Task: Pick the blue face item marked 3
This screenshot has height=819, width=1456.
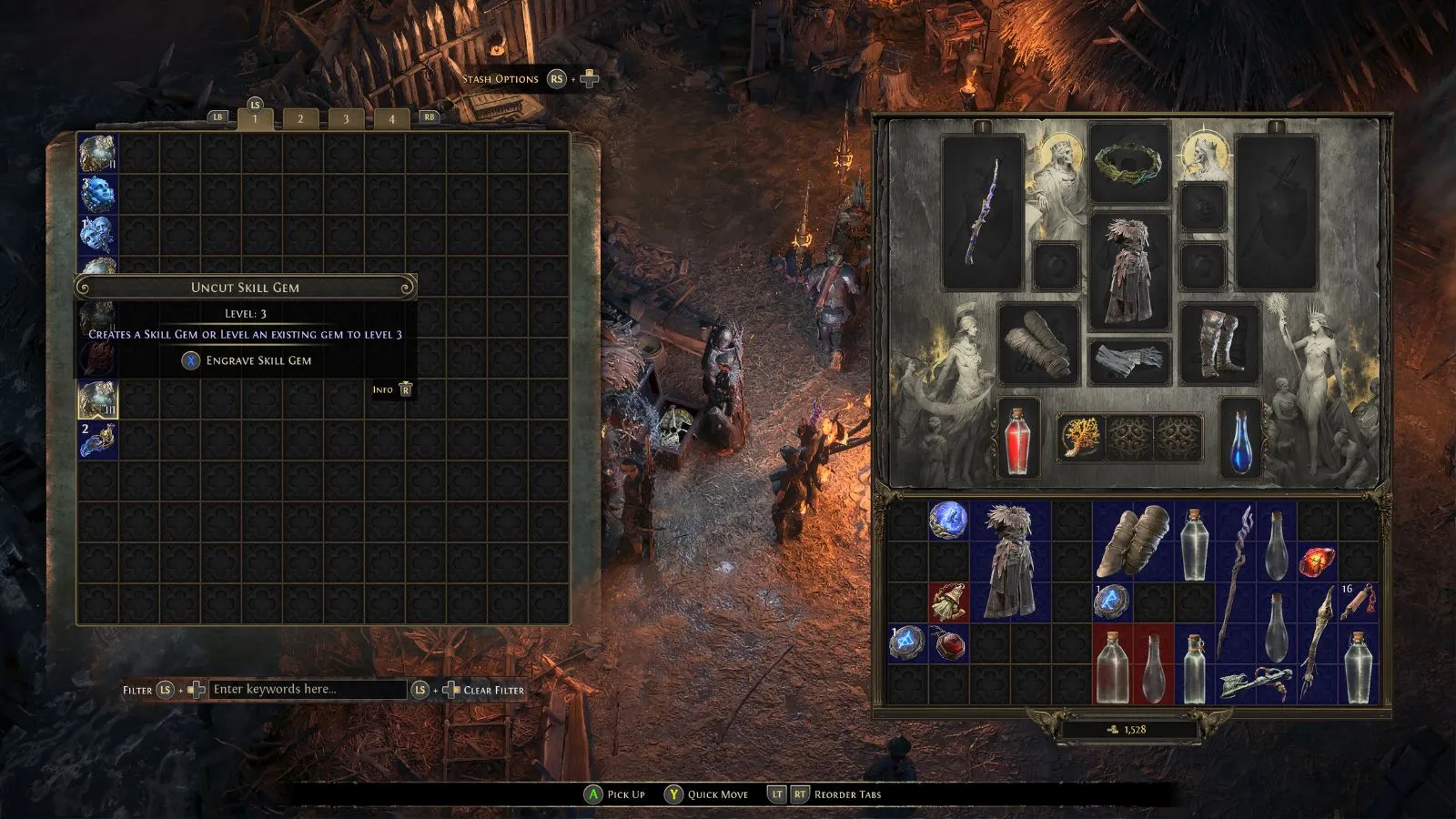Action: tap(97, 193)
